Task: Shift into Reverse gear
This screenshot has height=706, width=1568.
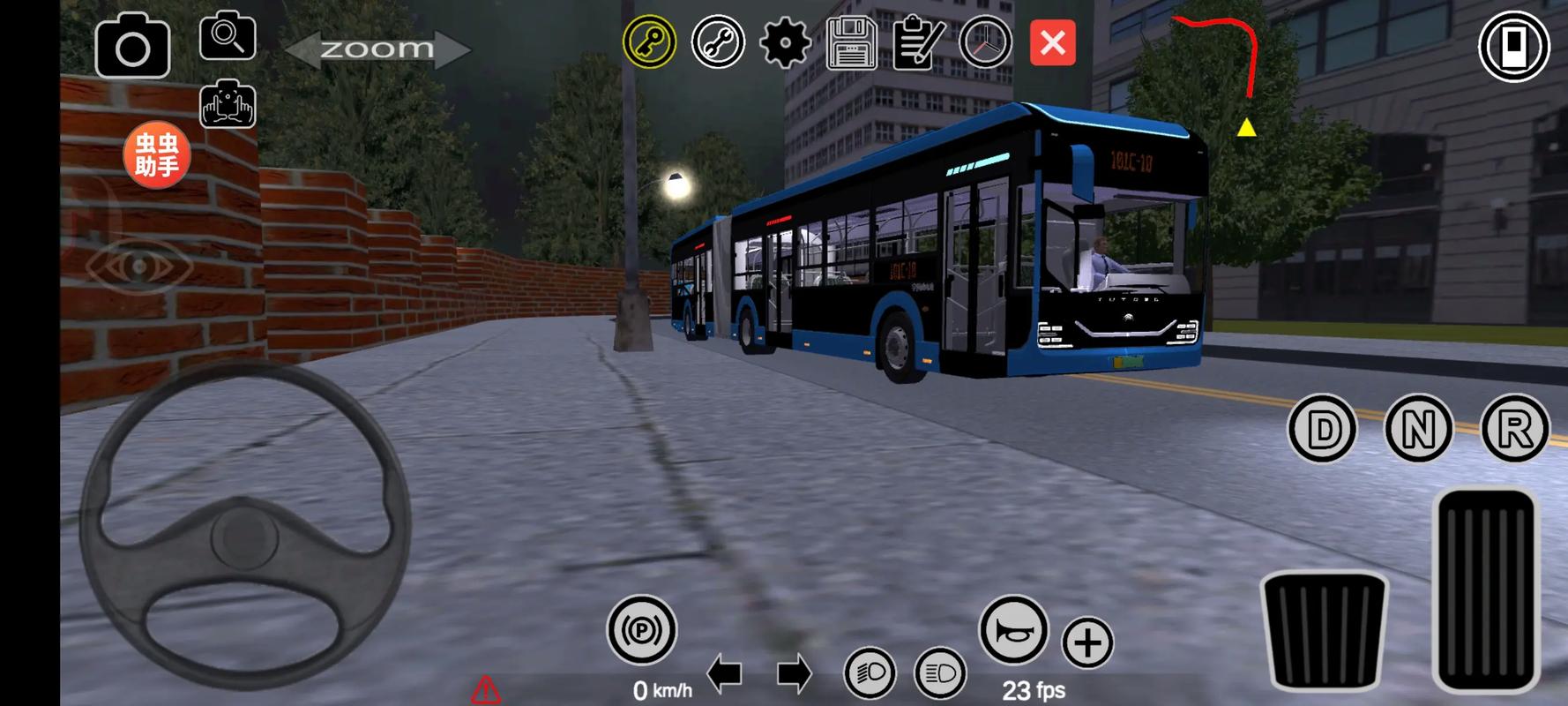Action: coord(1514,430)
